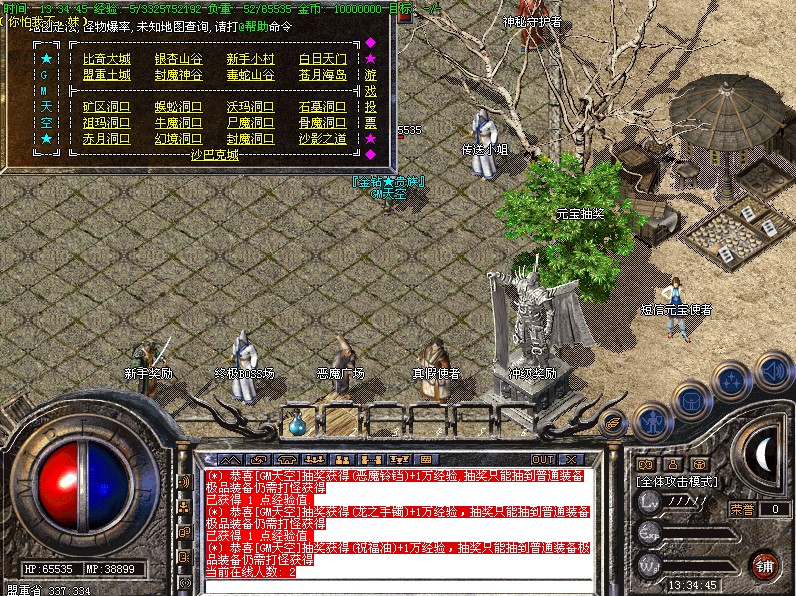Toggle the 全体攻击模式 attack mode label
796x596 pixels.
(675, 482)
